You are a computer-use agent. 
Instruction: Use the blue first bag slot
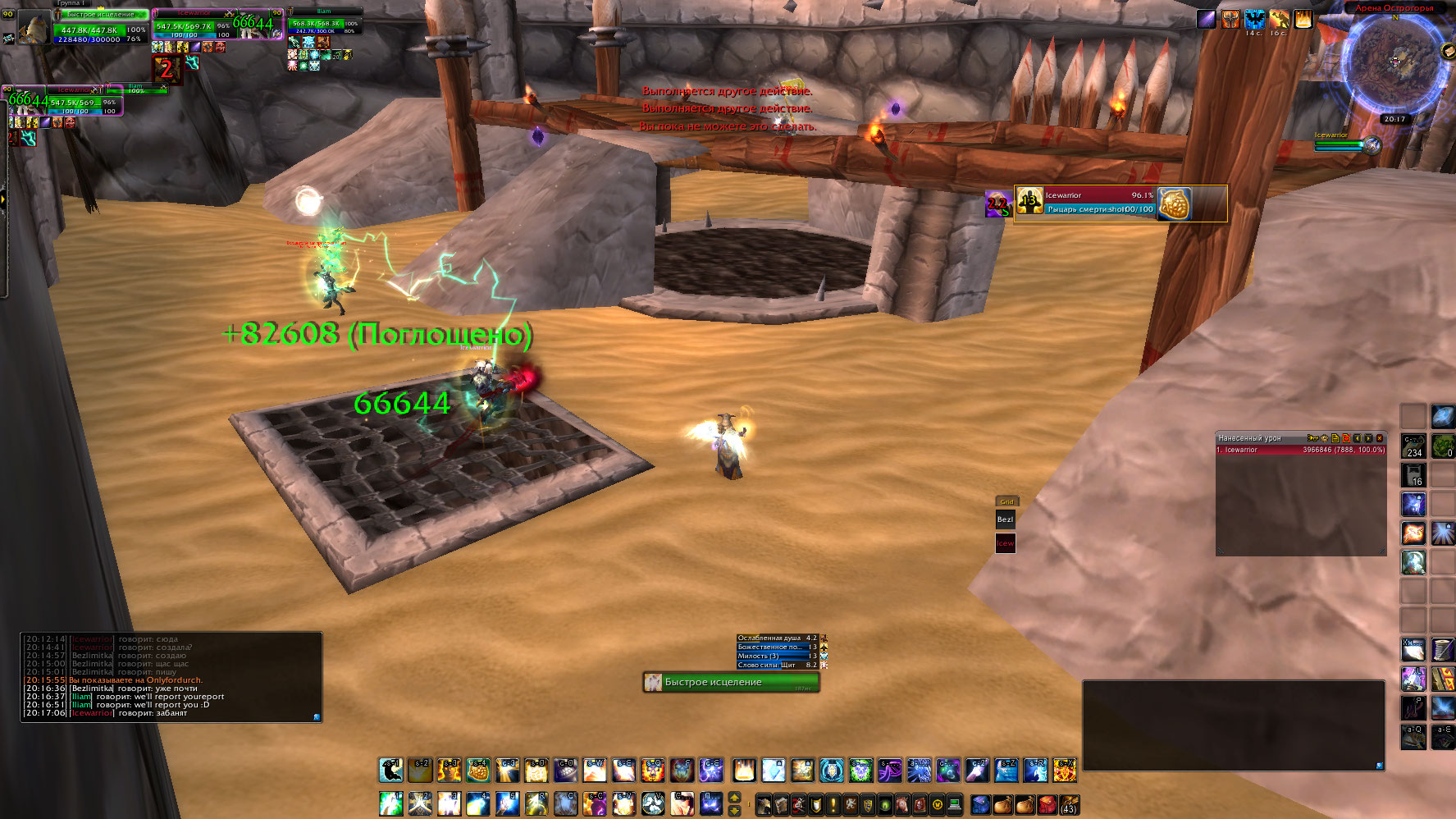[x=980, y=804]
